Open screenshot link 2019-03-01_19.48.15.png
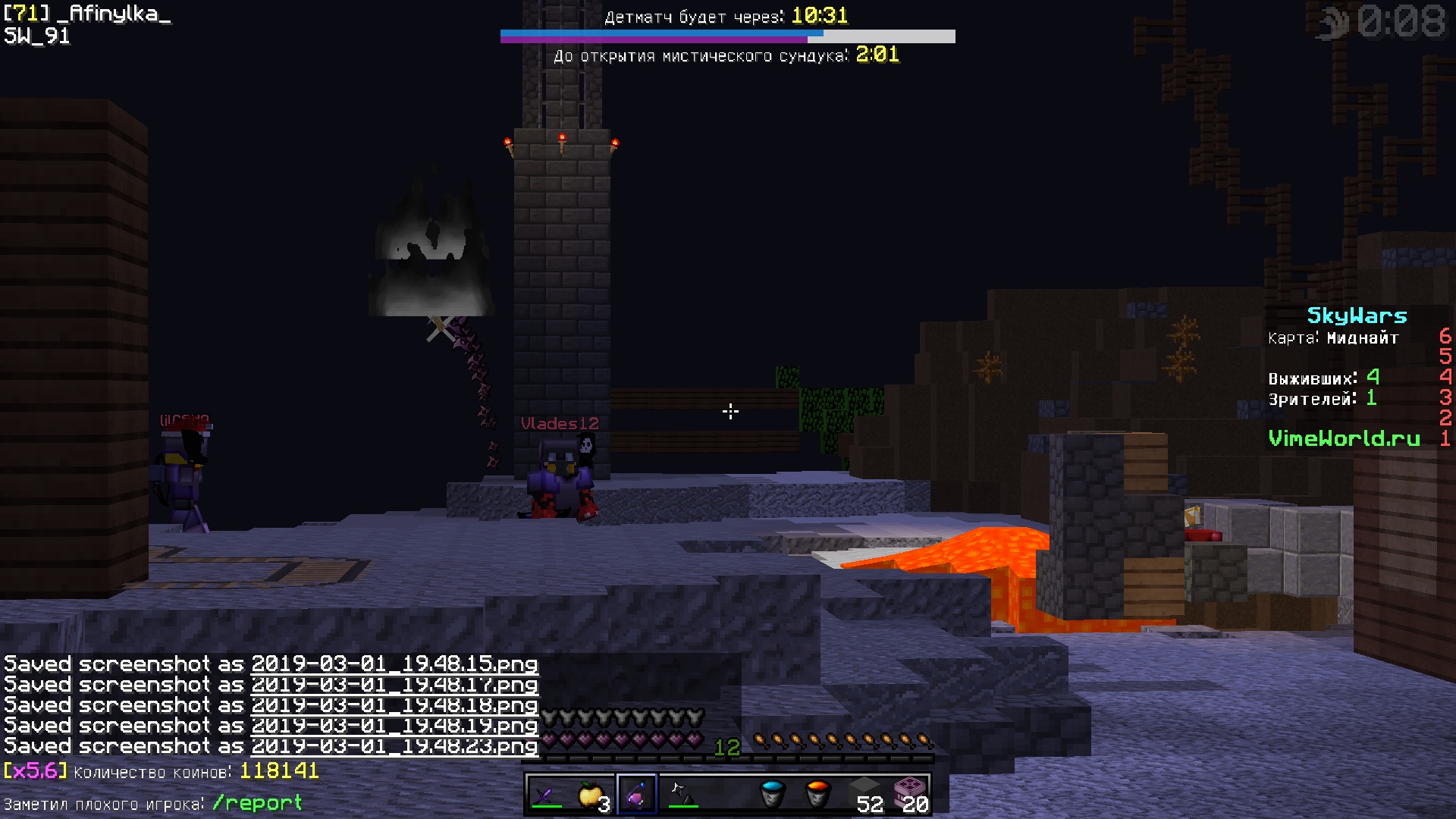 [x=394, y=664]
